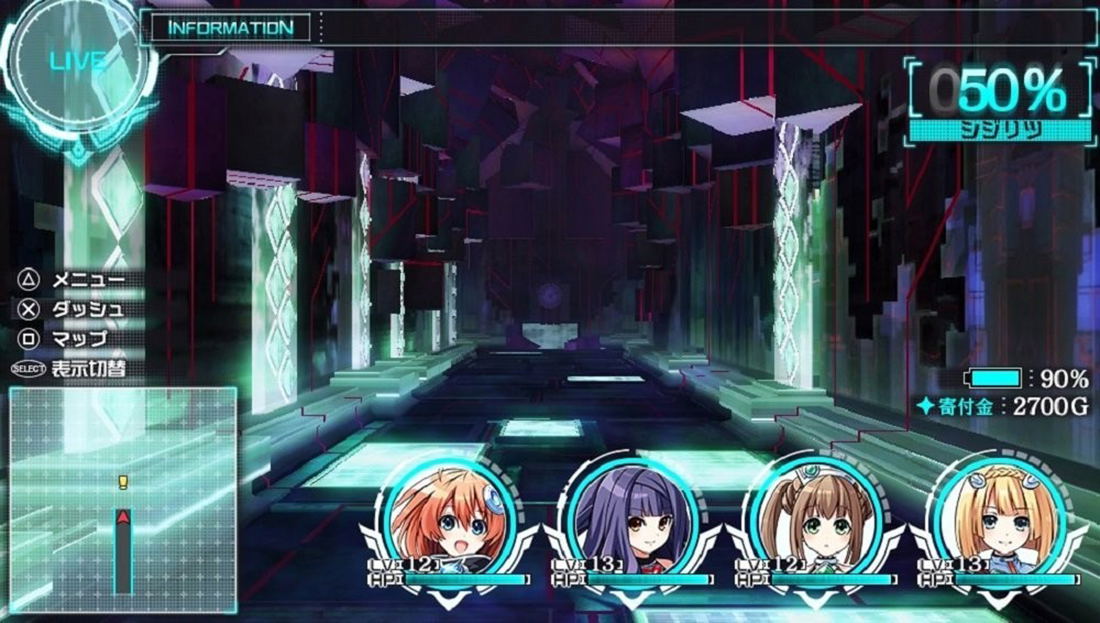Image resolution: width=1100 pixels, height=623 pixels.
Task: Click the LIVE broadcast indicator
Action: coord(77,62)
